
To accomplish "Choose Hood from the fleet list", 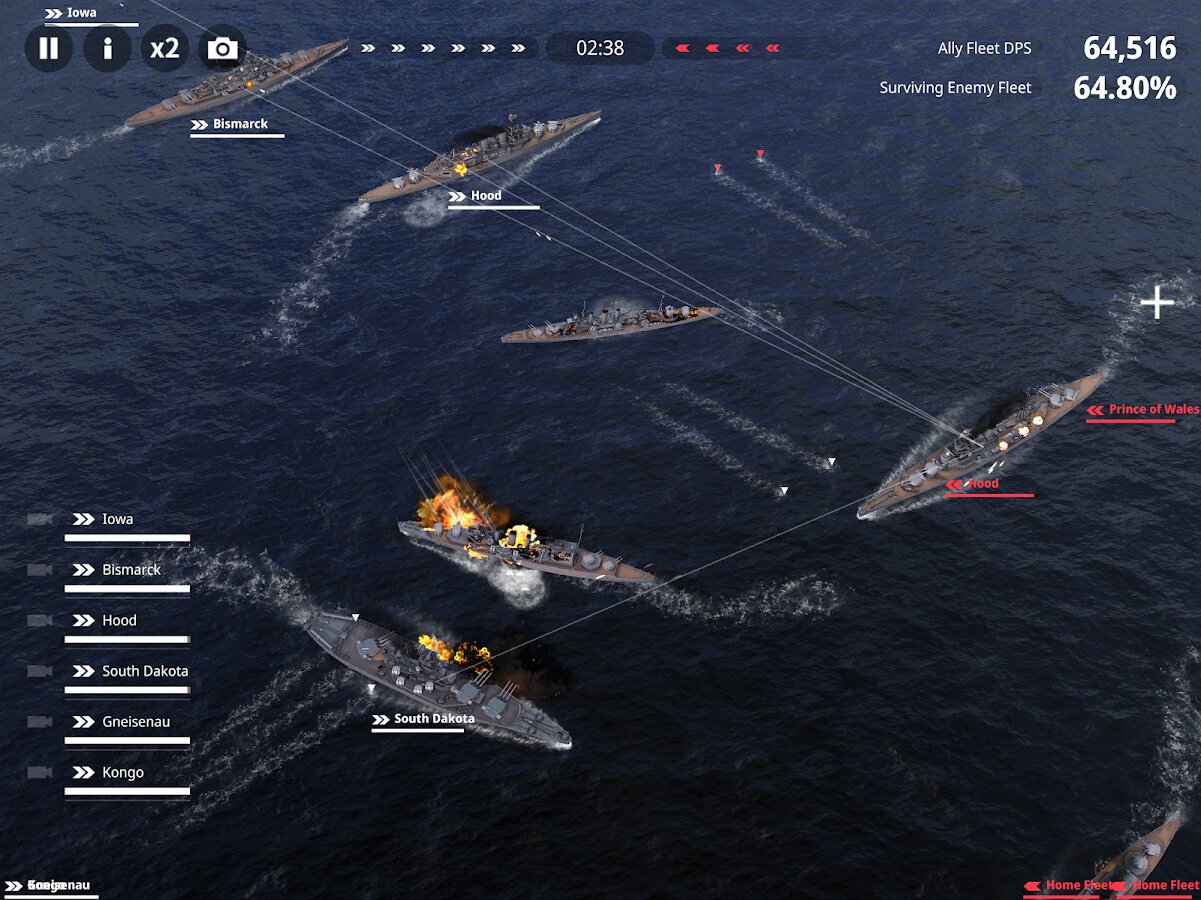I will (x=119, y=621).
